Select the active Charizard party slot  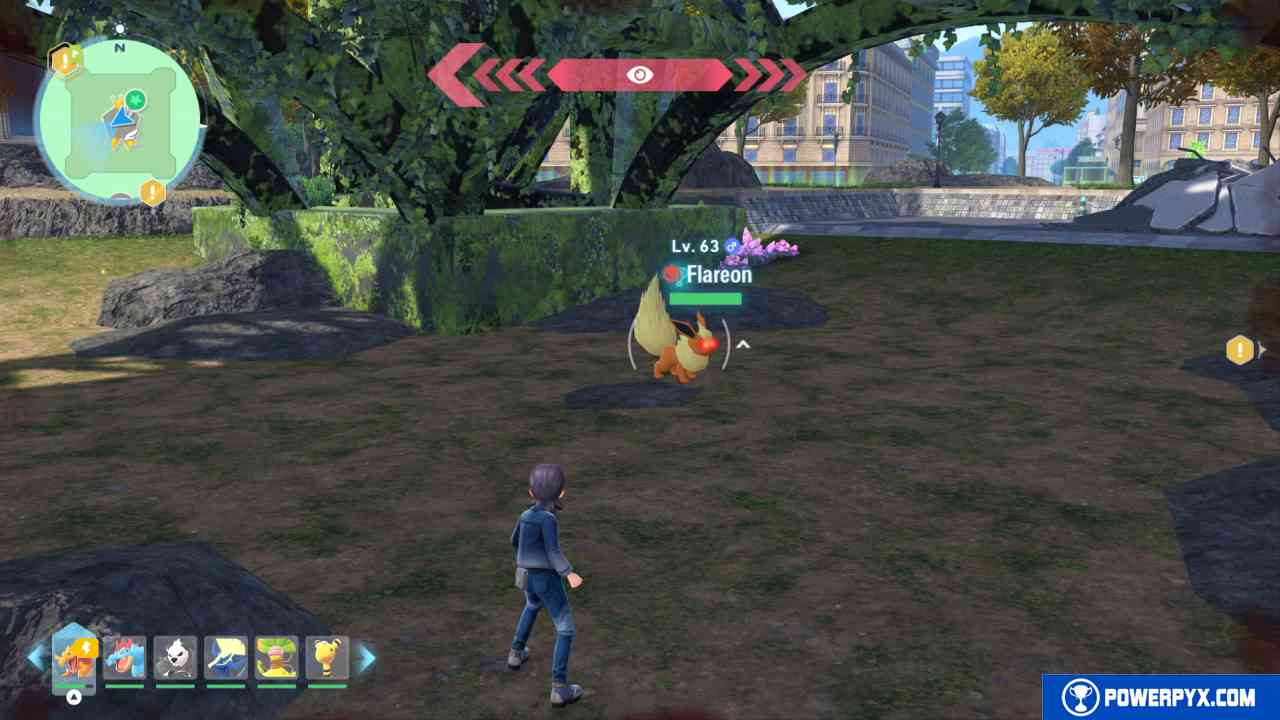(x=75, y=658)
